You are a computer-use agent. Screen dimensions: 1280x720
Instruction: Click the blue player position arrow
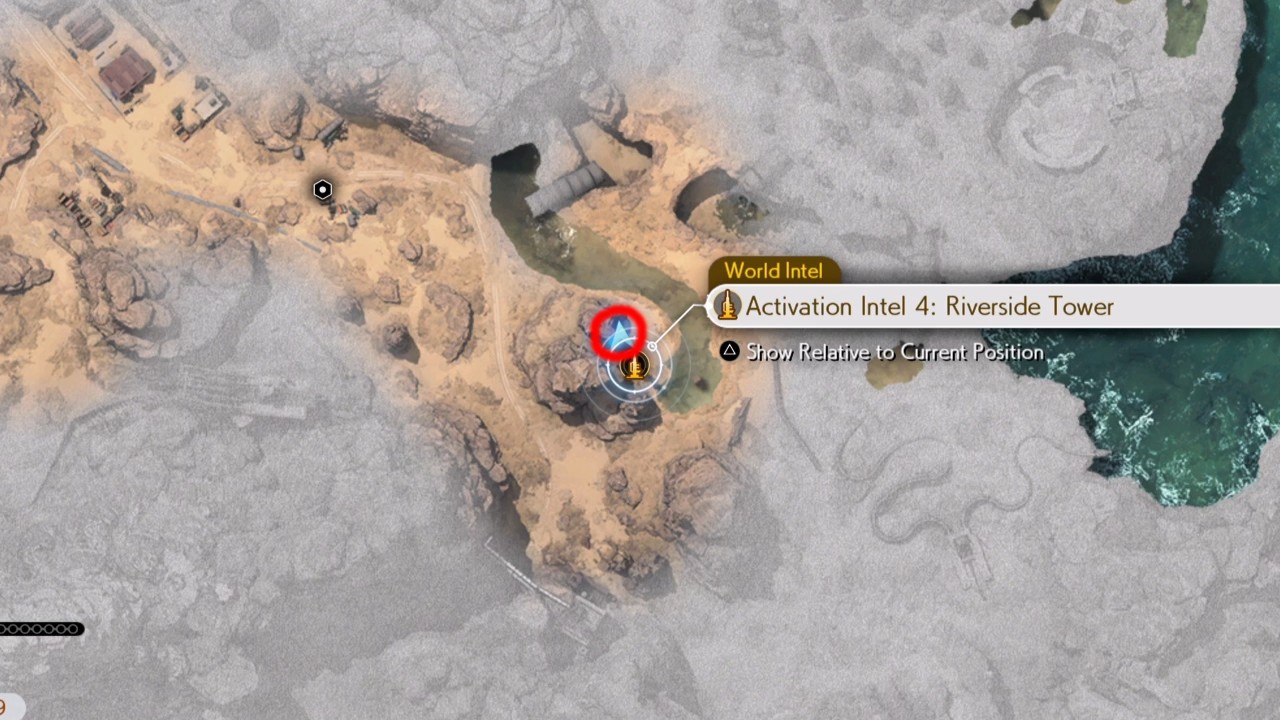[620, 333]
